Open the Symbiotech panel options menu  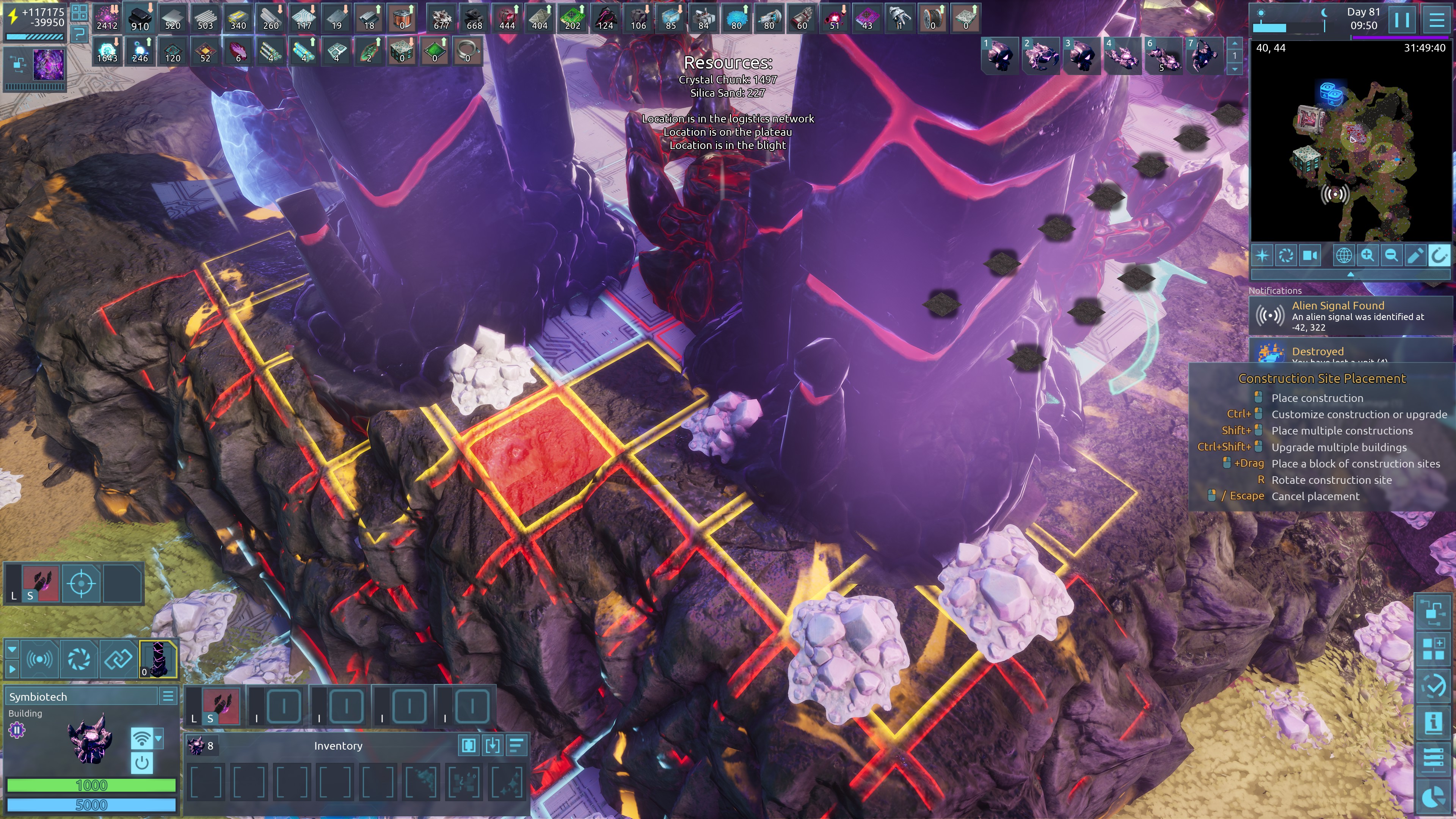tap(168, 697)
